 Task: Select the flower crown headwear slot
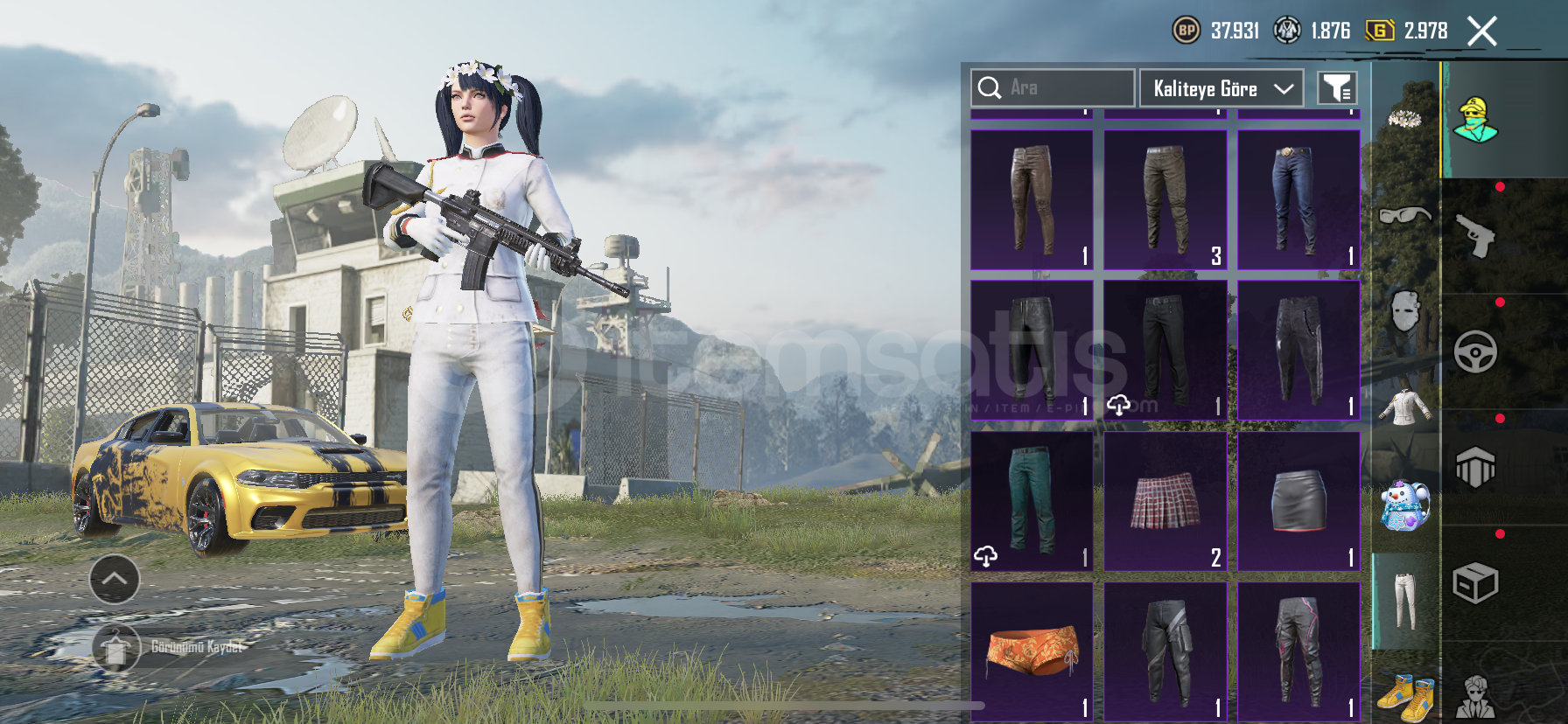tap(1404, 117)
